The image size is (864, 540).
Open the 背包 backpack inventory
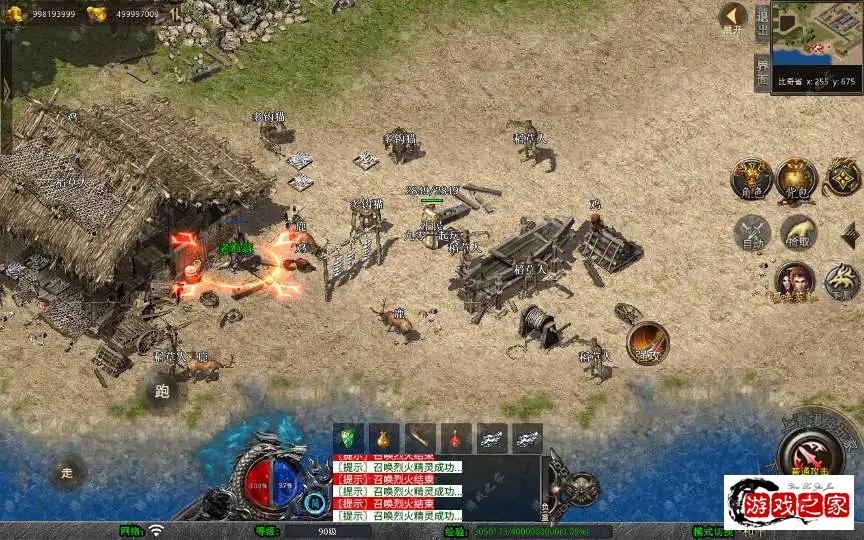click(x=797, y=178)
